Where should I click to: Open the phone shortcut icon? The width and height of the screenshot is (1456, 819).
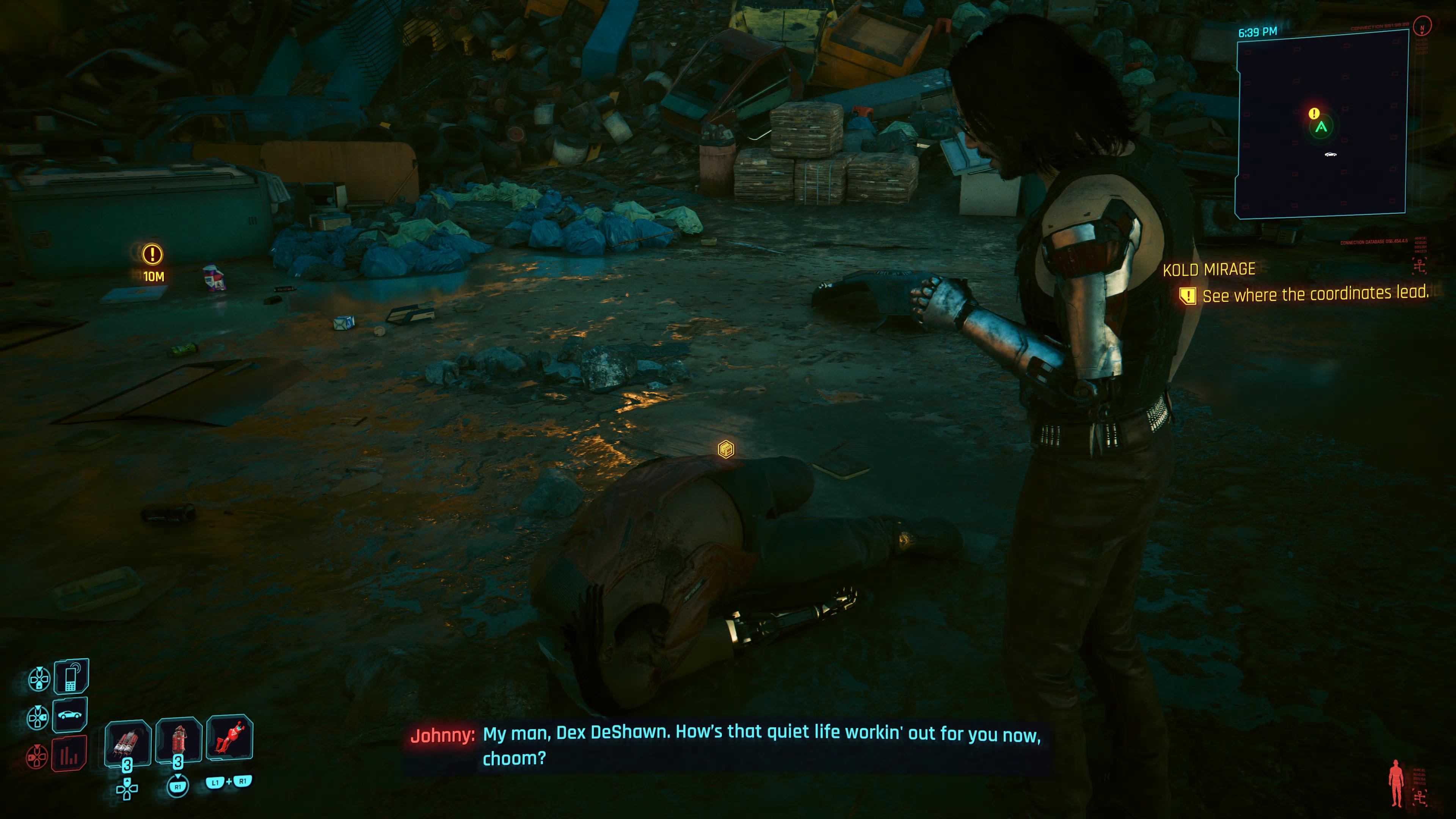coord(71,676)
